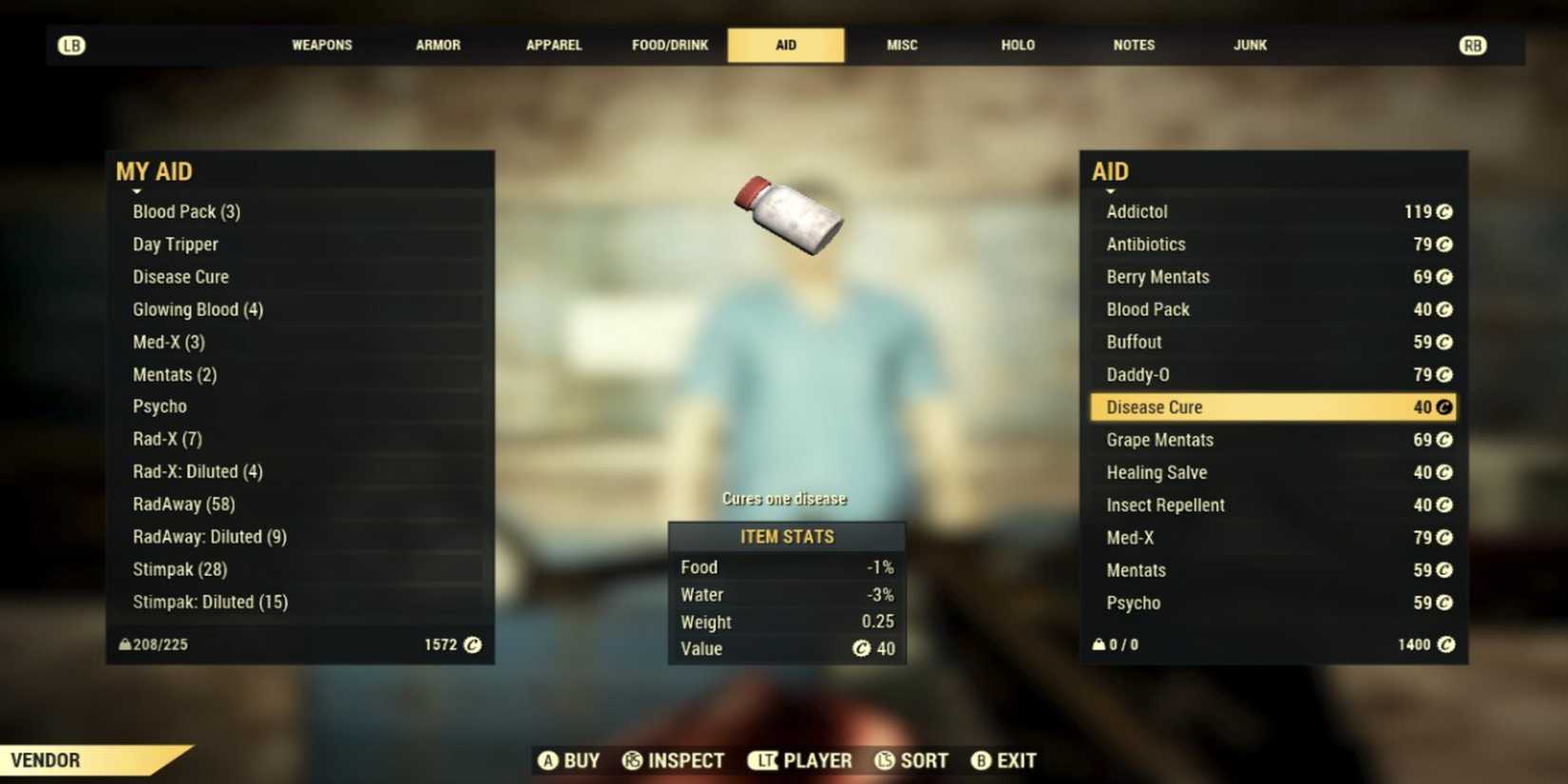The height and width of the screenshot is (784, 1568).
Task: Open the JUNK category tab
Action: click(1250, 45)
